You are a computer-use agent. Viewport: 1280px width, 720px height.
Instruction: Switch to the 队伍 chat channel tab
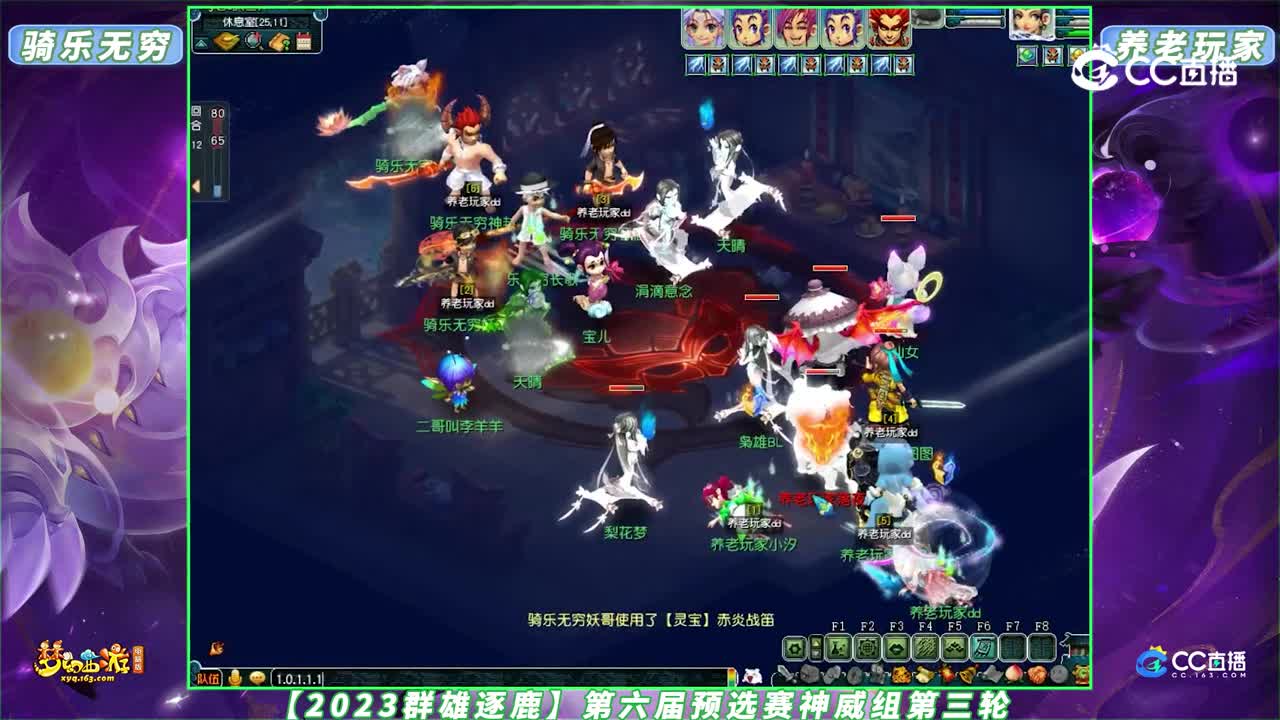click(x=209, y=678)
